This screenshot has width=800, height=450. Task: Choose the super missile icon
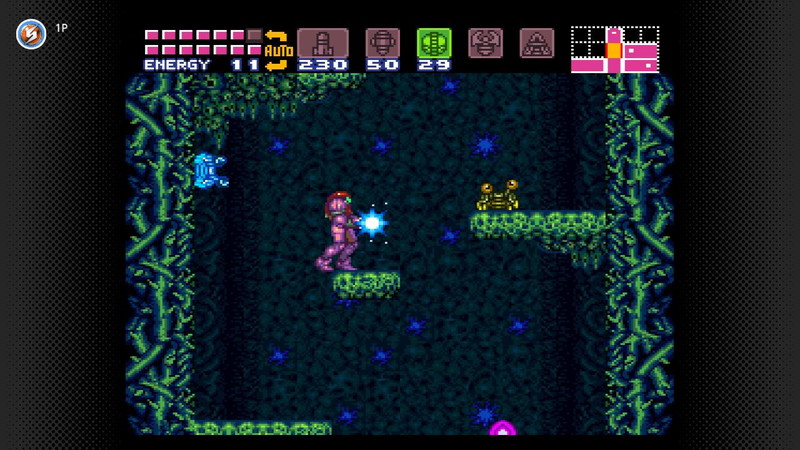point(382,43)
